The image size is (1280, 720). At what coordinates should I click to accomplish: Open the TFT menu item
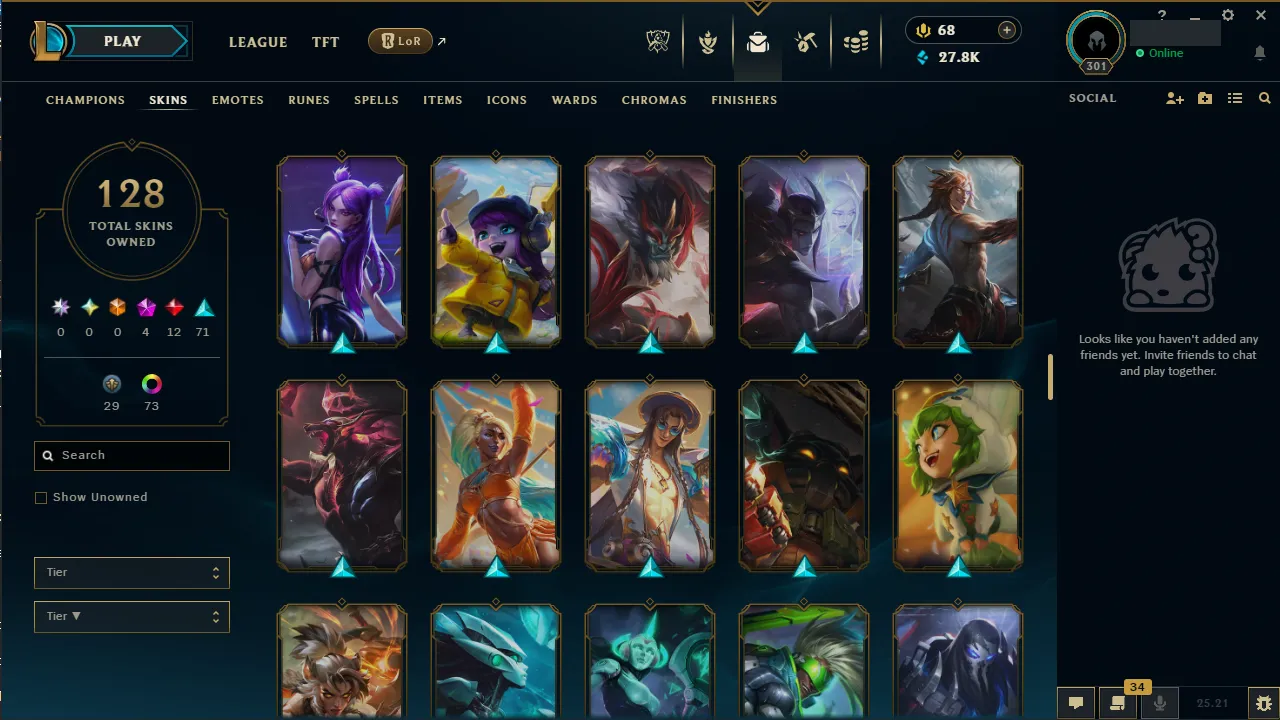click(x=325, y=42)
